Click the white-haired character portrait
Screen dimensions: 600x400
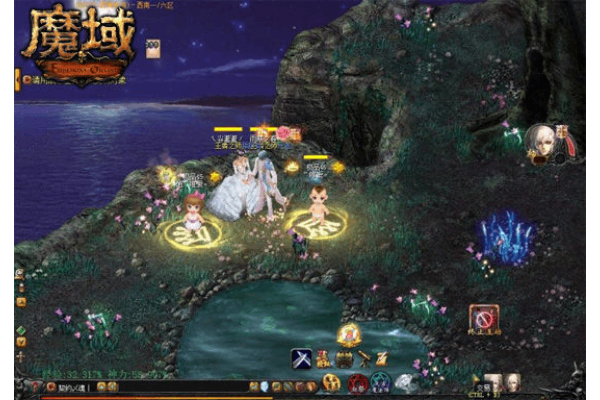[x=541, y=139]
